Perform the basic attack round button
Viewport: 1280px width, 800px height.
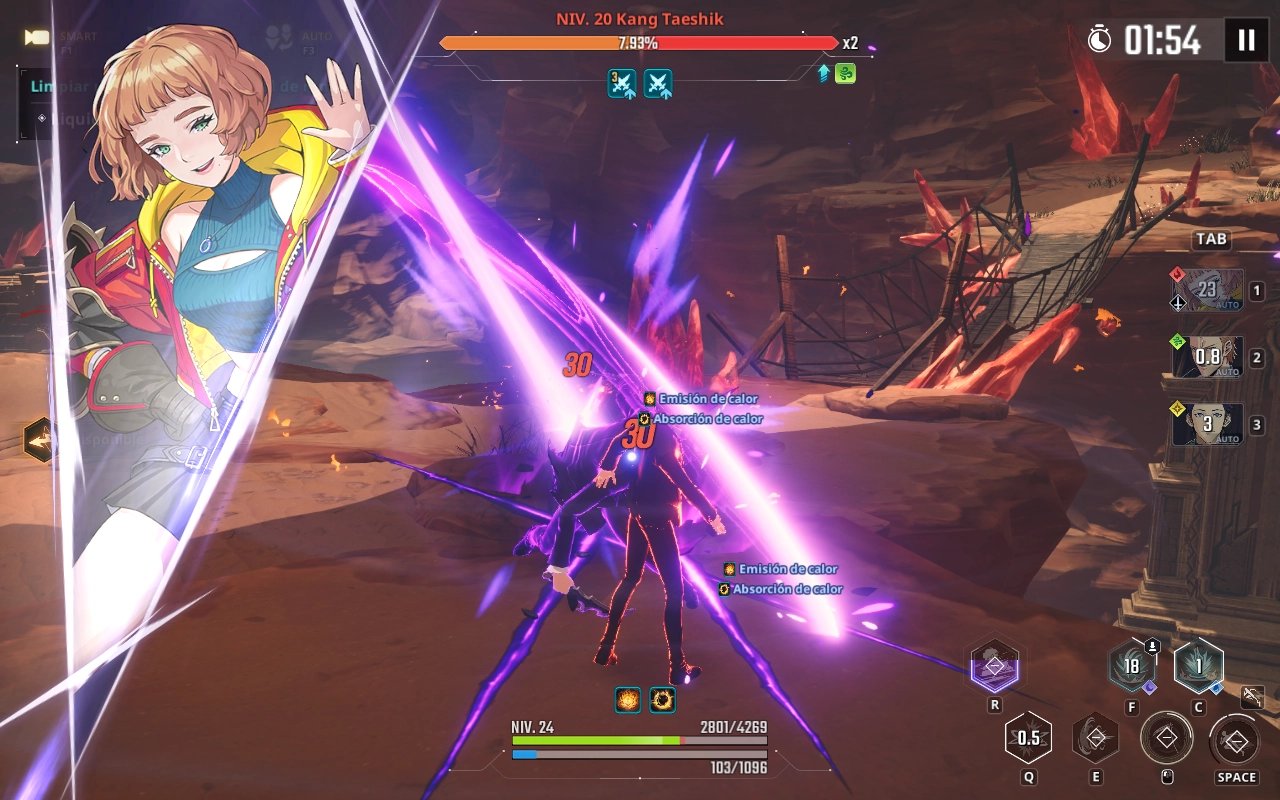pos(1166,739)
